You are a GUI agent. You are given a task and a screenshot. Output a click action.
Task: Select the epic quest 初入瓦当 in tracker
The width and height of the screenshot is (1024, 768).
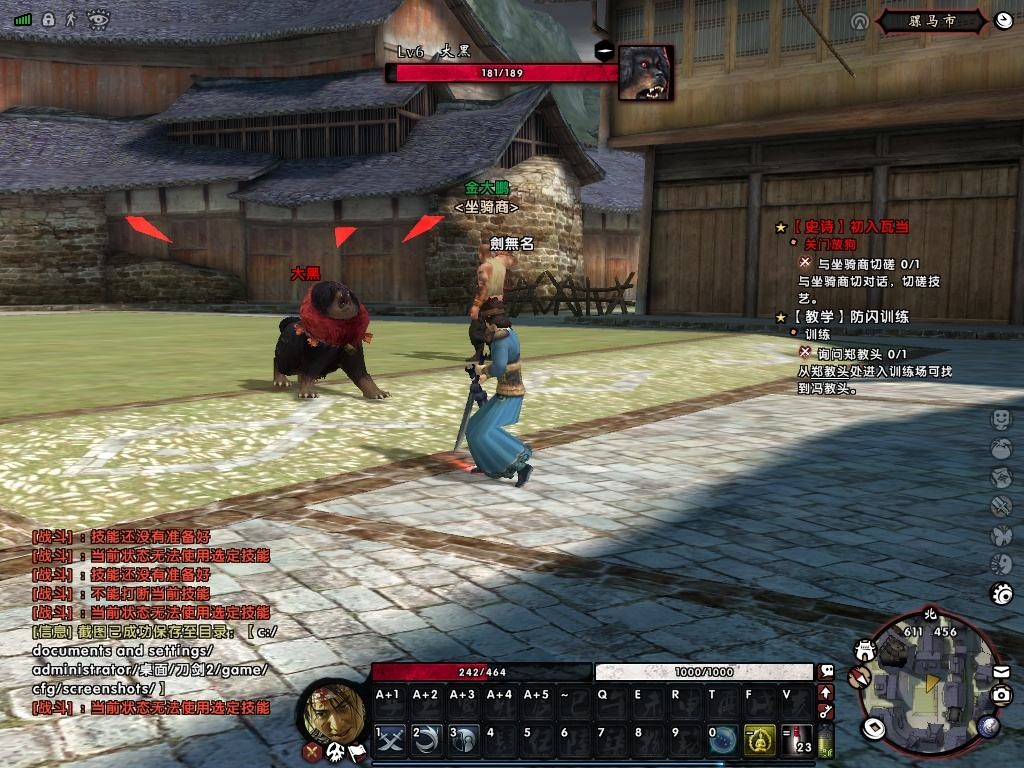click(x=850, y=227)
